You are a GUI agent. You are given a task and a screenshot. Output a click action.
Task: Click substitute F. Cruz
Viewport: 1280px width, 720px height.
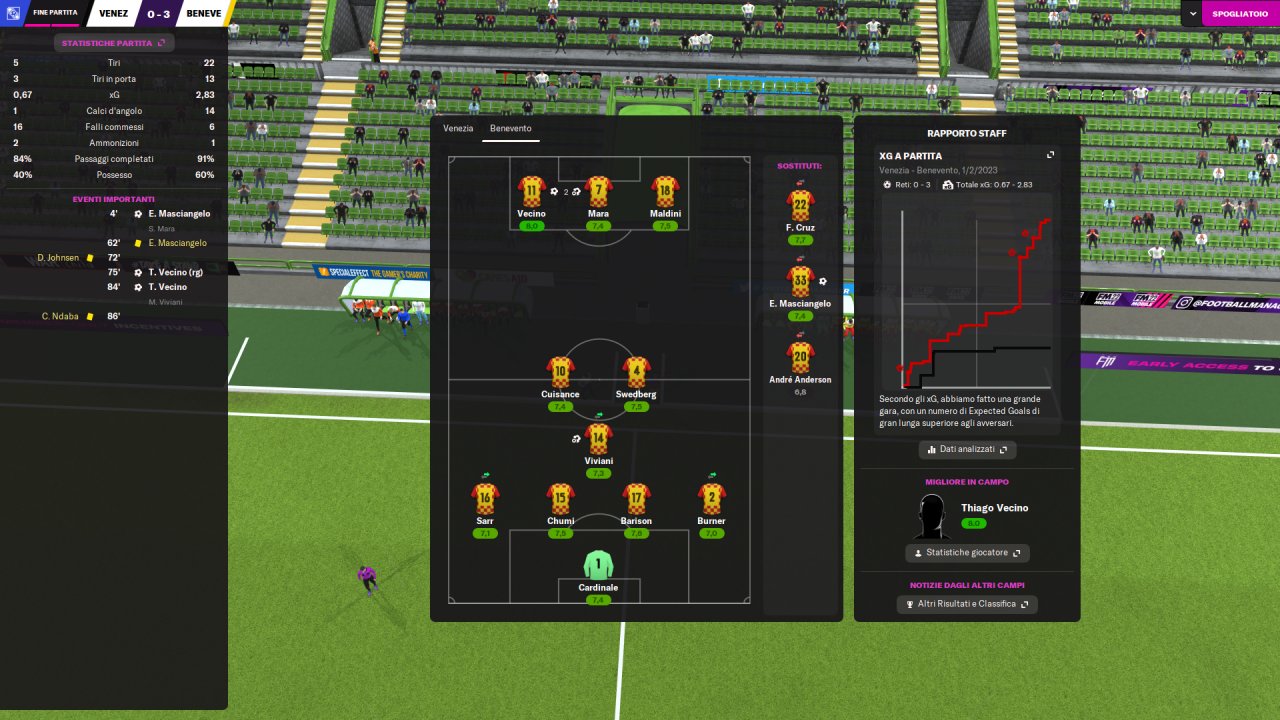pos(800,205)
